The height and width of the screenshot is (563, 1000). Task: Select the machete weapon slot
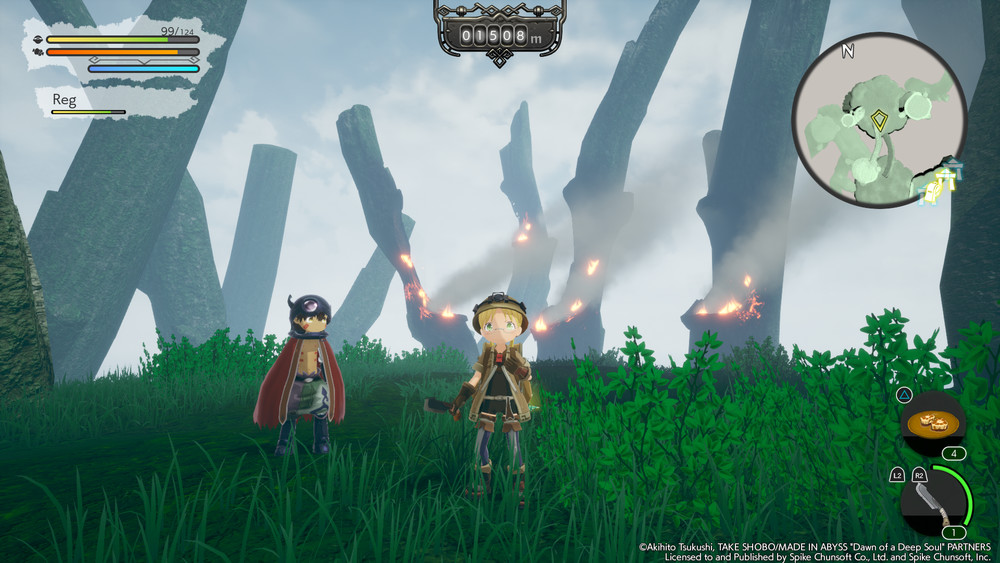tap(930, 503)
